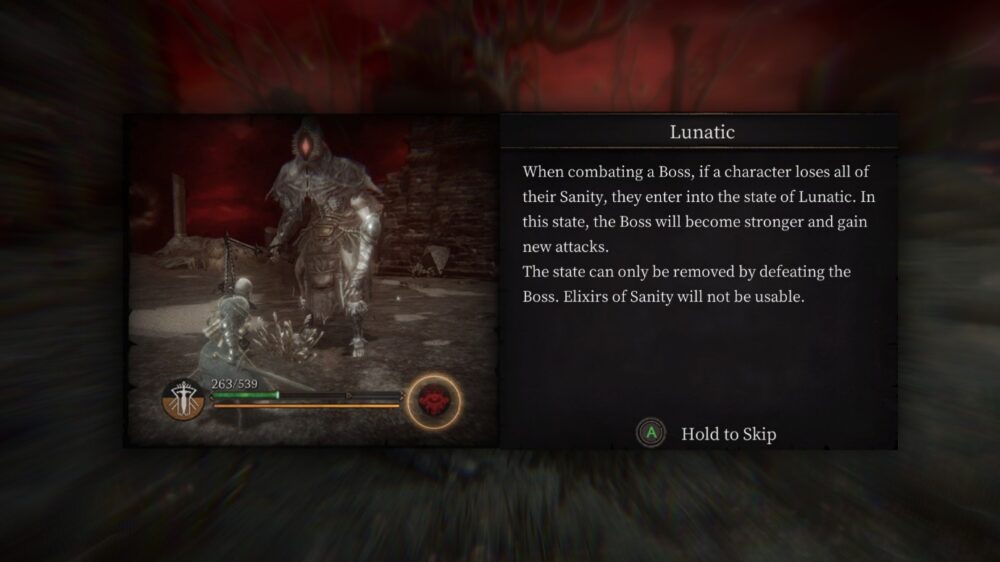
Task: Click the Lunatic tutorial preview image
Action: tap(311, 280)
